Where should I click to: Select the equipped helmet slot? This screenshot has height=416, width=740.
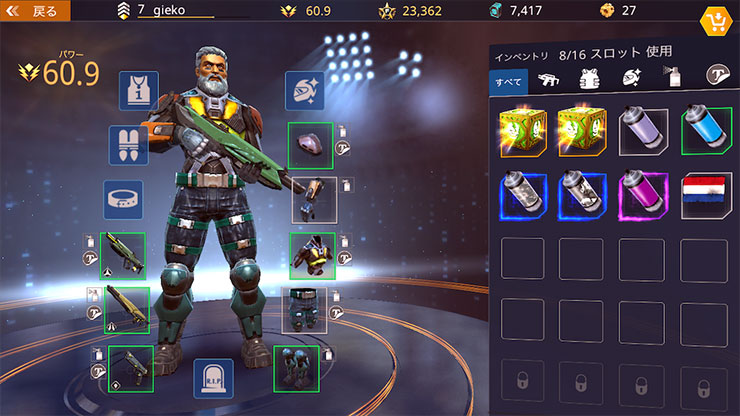[x=311, y=146]
